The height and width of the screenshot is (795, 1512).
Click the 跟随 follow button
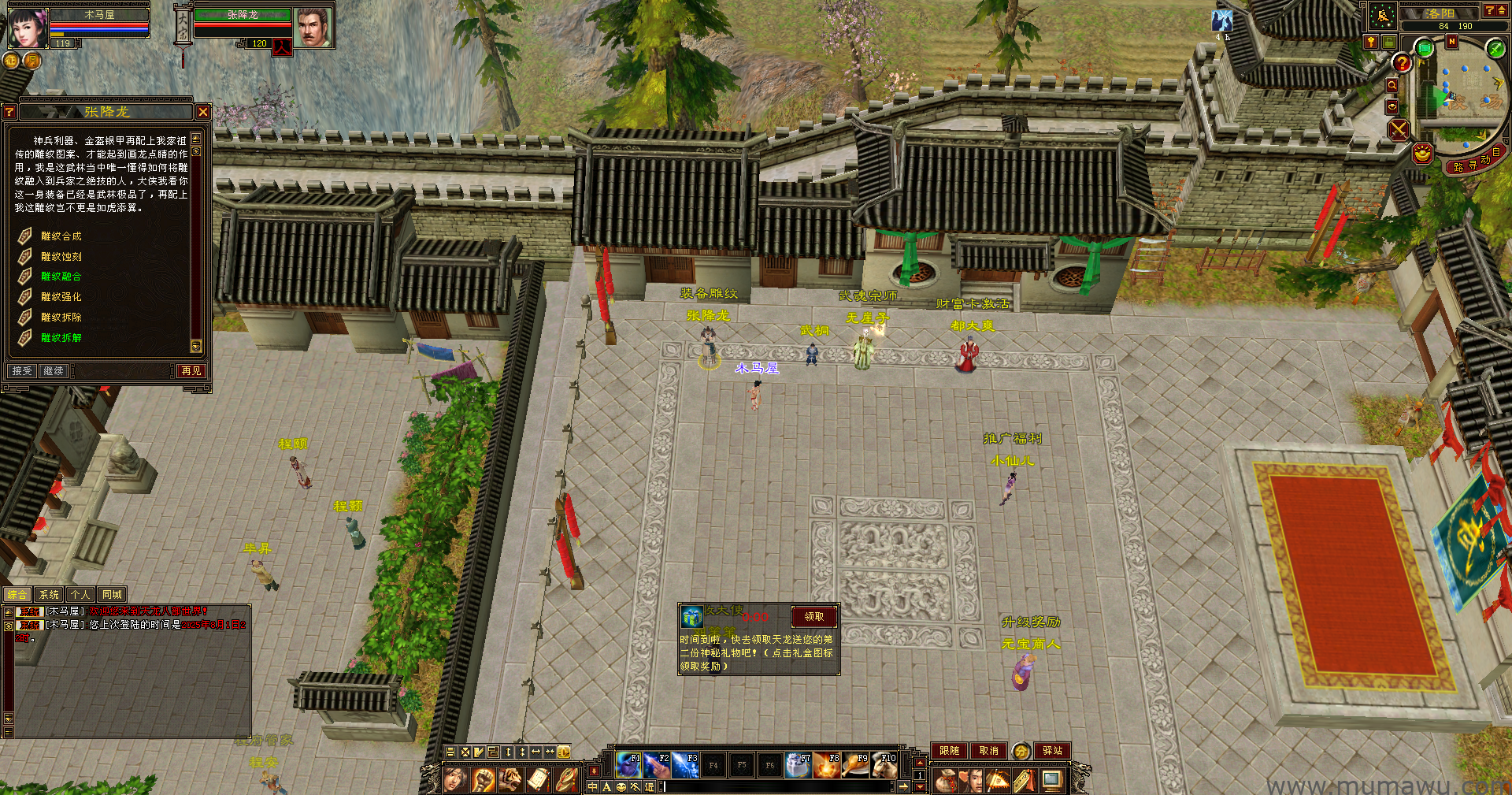pos(949,751)
